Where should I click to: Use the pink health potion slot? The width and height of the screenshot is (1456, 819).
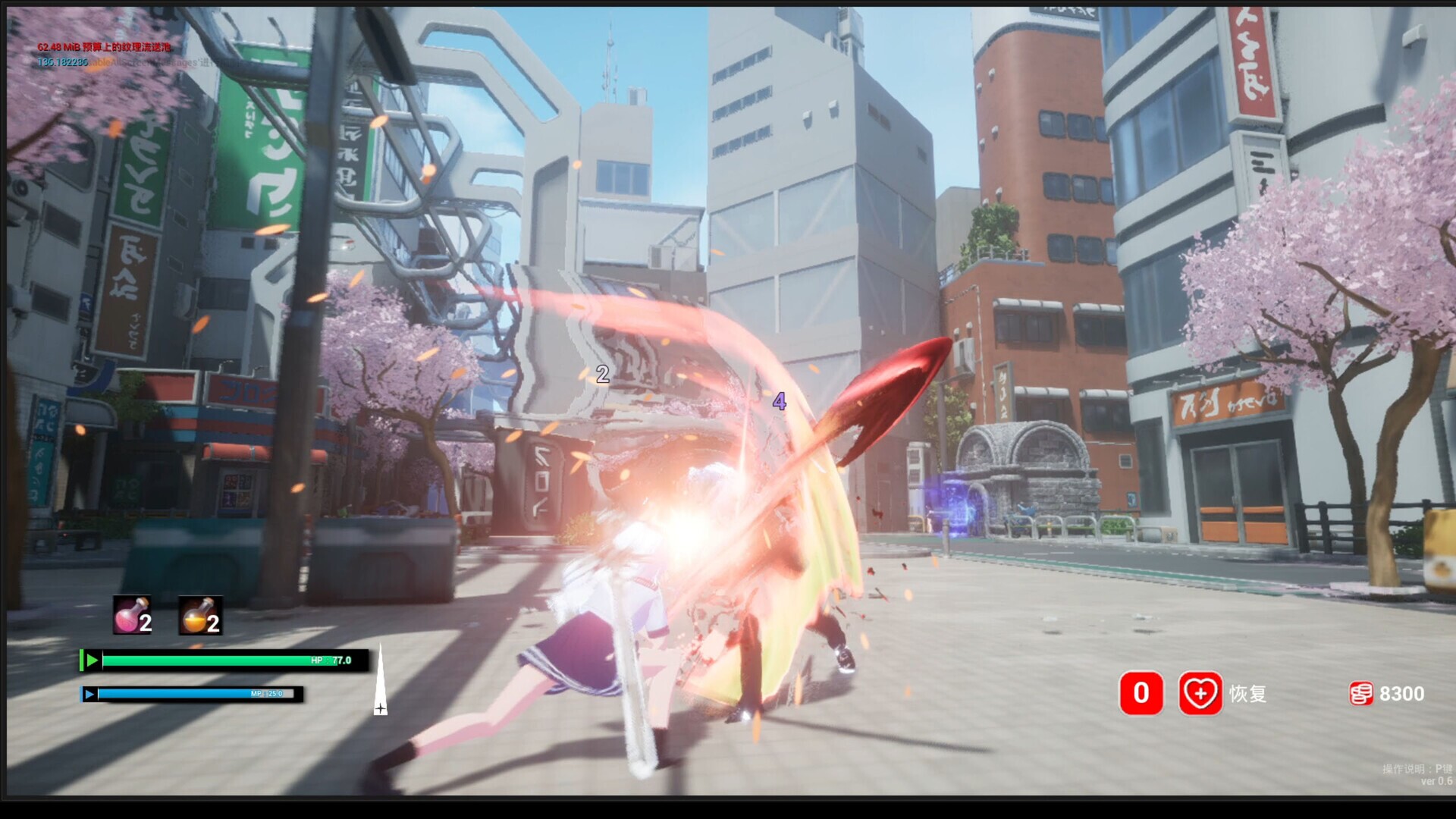(132, 615)
